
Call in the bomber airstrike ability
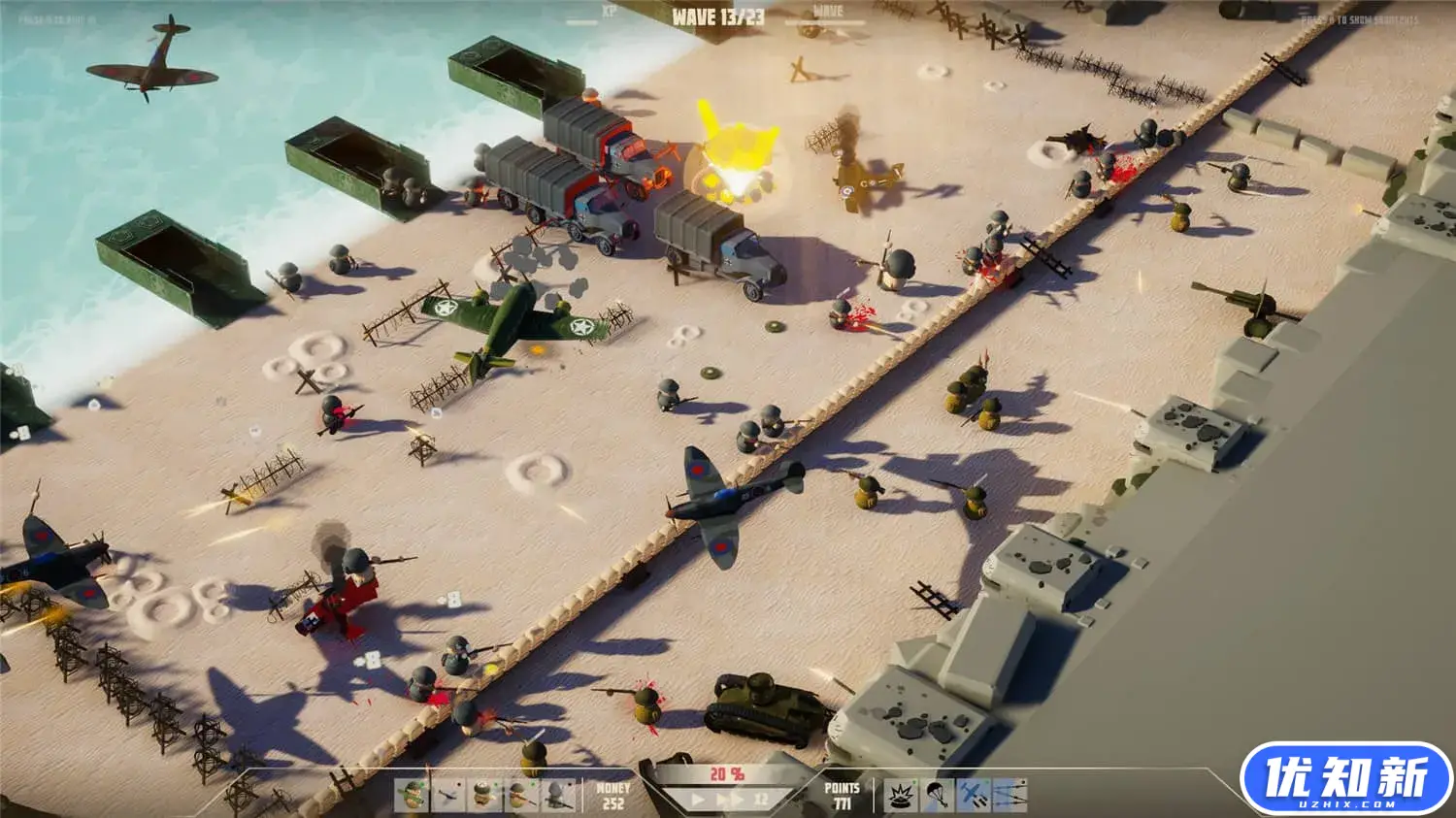pyautogui.click(x=973, y=796)
